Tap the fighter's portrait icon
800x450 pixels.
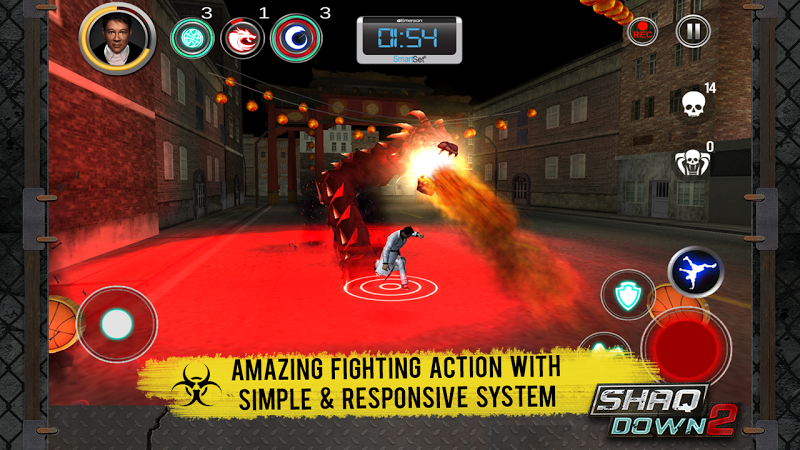pos(118,37)
